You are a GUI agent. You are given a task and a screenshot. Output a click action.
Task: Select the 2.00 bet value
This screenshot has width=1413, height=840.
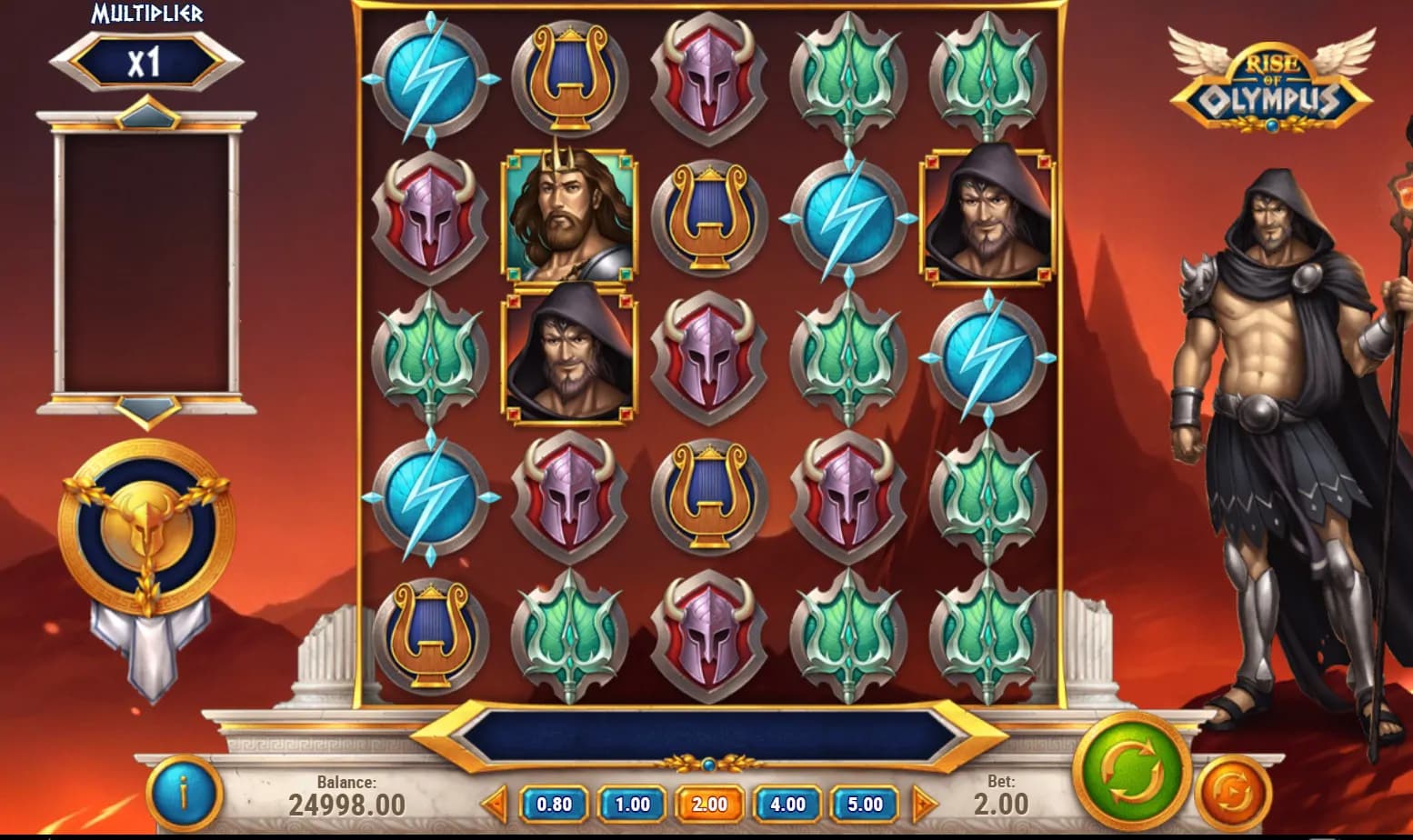[709, 805]
